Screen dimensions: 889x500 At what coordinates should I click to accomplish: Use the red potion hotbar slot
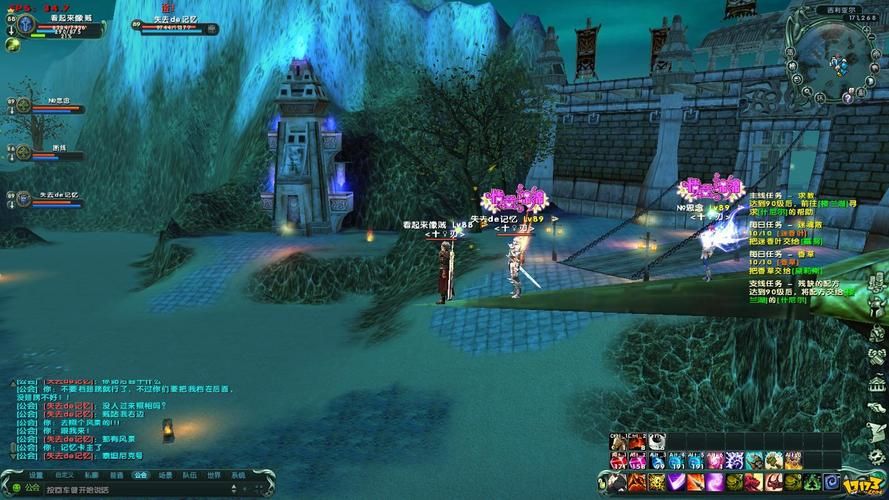click(618, 460)
